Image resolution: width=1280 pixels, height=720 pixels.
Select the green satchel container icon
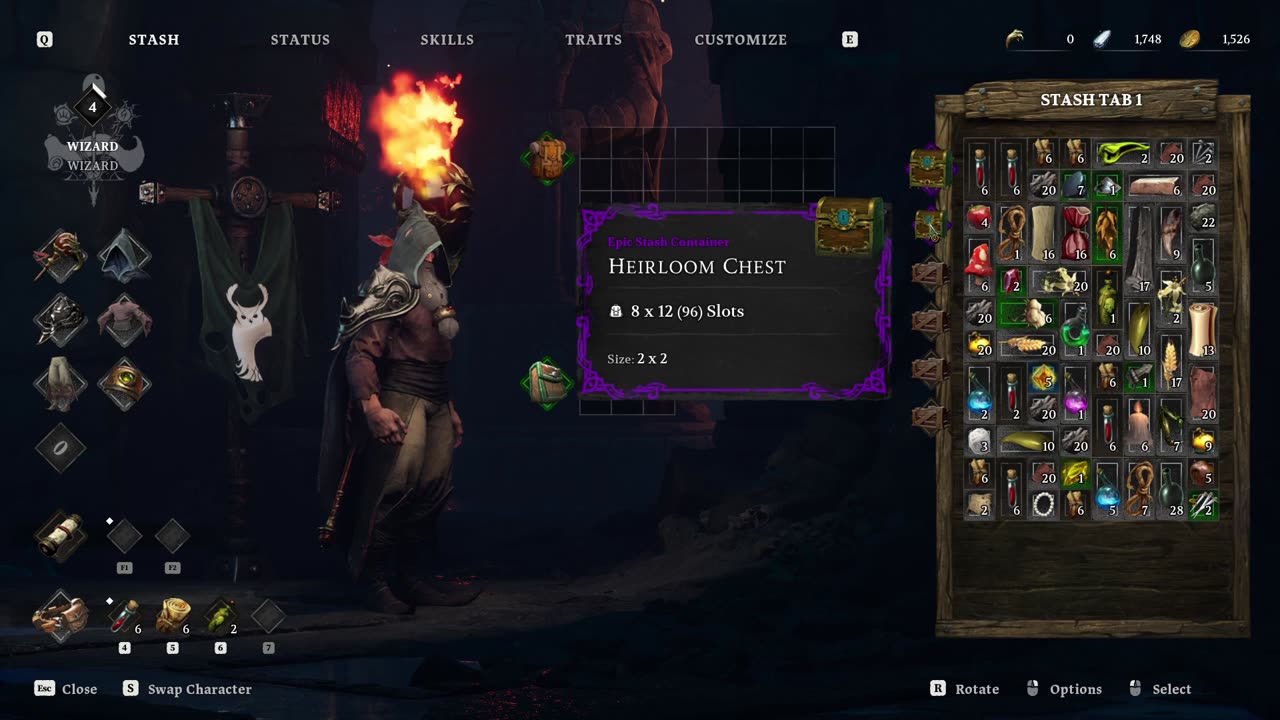tap(547, 383)
